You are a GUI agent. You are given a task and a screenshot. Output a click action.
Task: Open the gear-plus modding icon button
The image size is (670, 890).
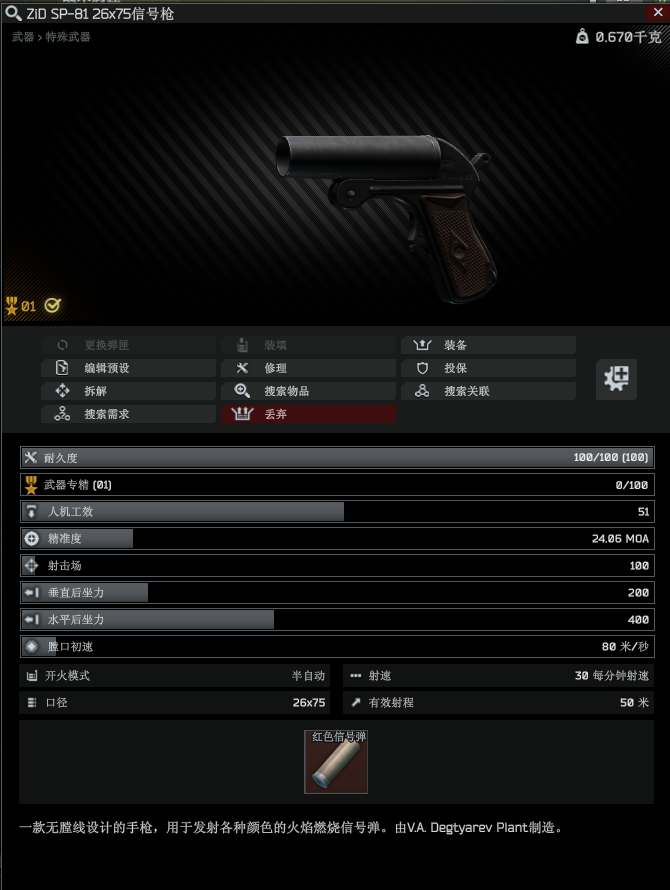point(616,379)
